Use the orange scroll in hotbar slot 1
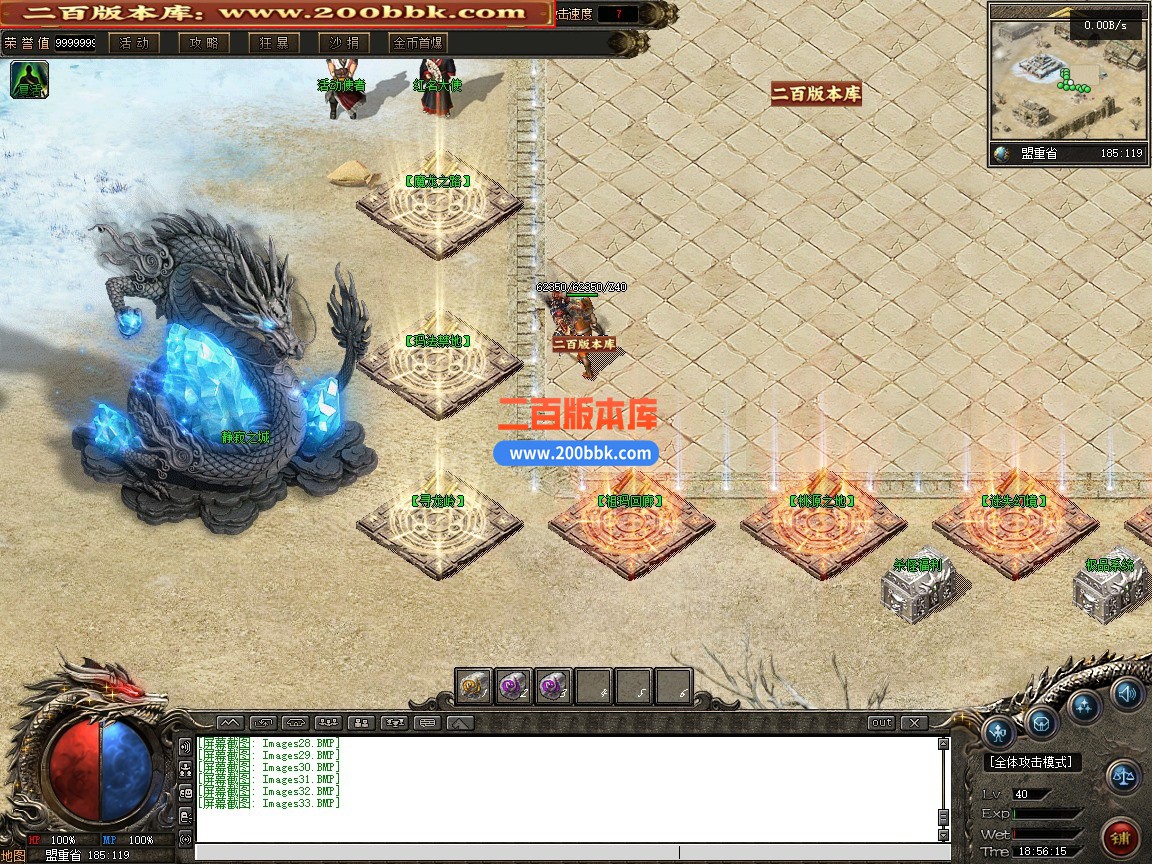1152x864 pixels. coord(474,687)
